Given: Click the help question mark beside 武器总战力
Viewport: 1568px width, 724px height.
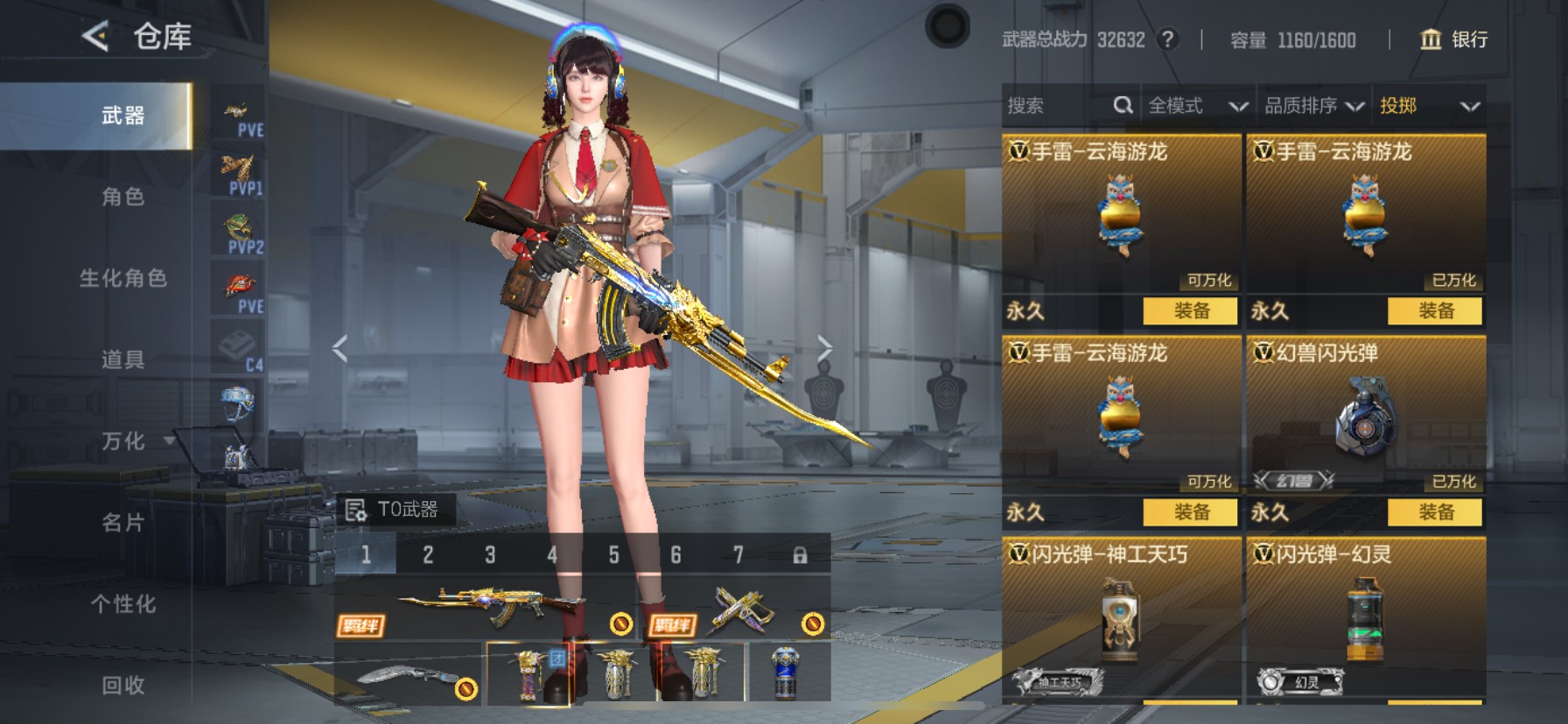Looking at the screenshot, I should [x=1168, y=39].
